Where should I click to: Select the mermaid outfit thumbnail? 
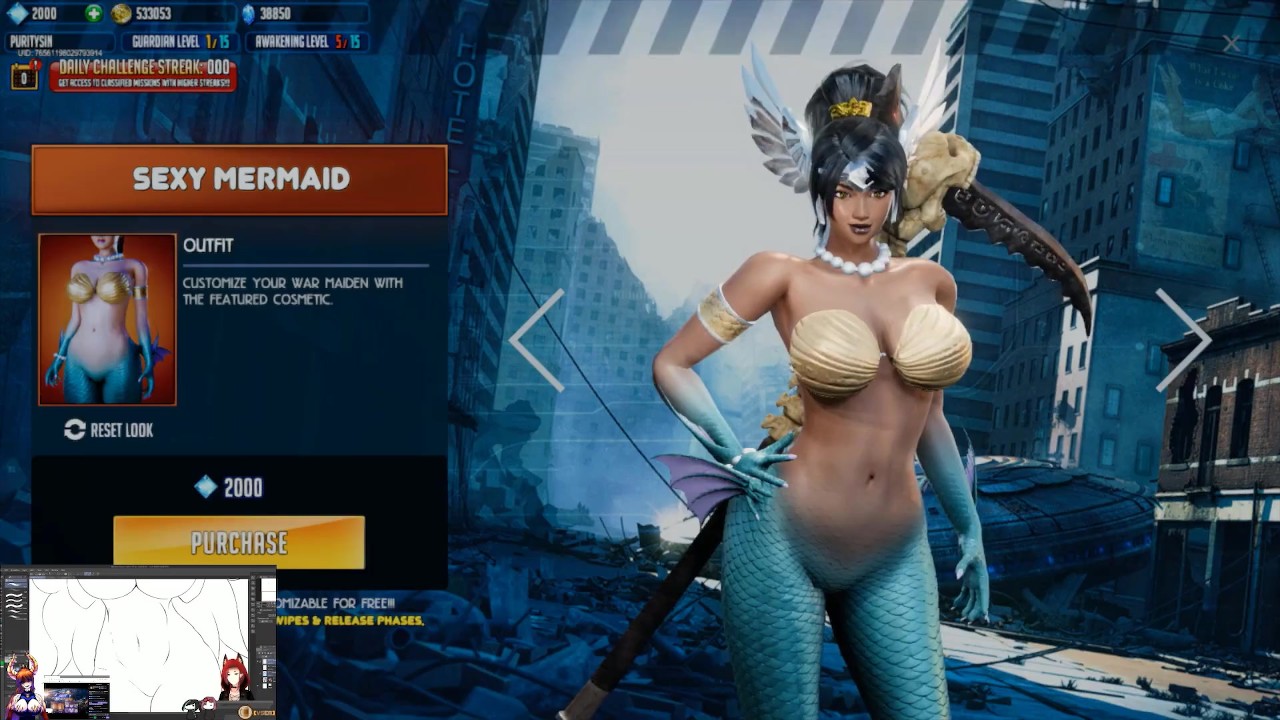tap(107, 319)
